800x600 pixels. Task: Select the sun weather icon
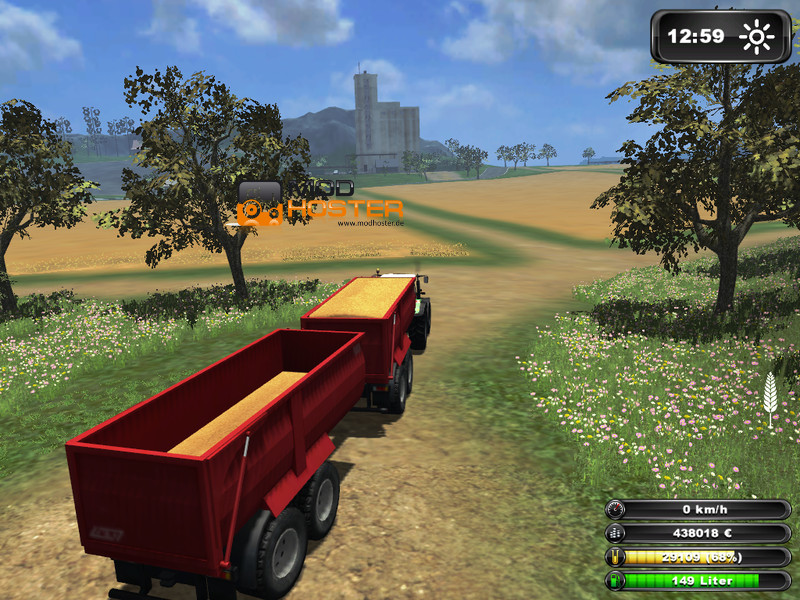tap(756, 38)
